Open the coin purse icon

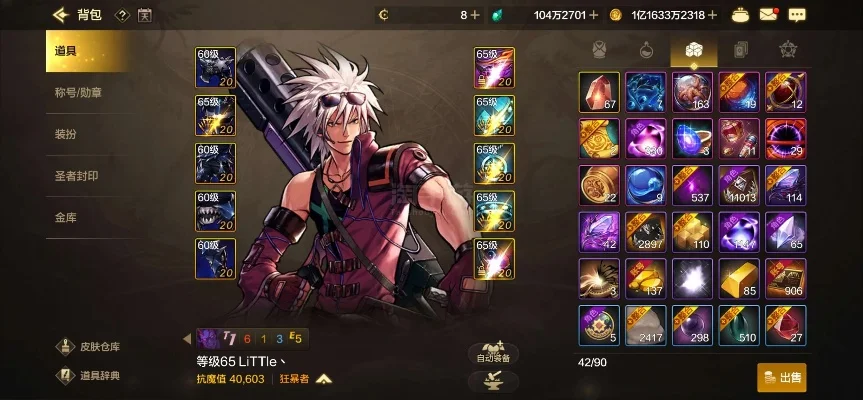pos(740,15)
